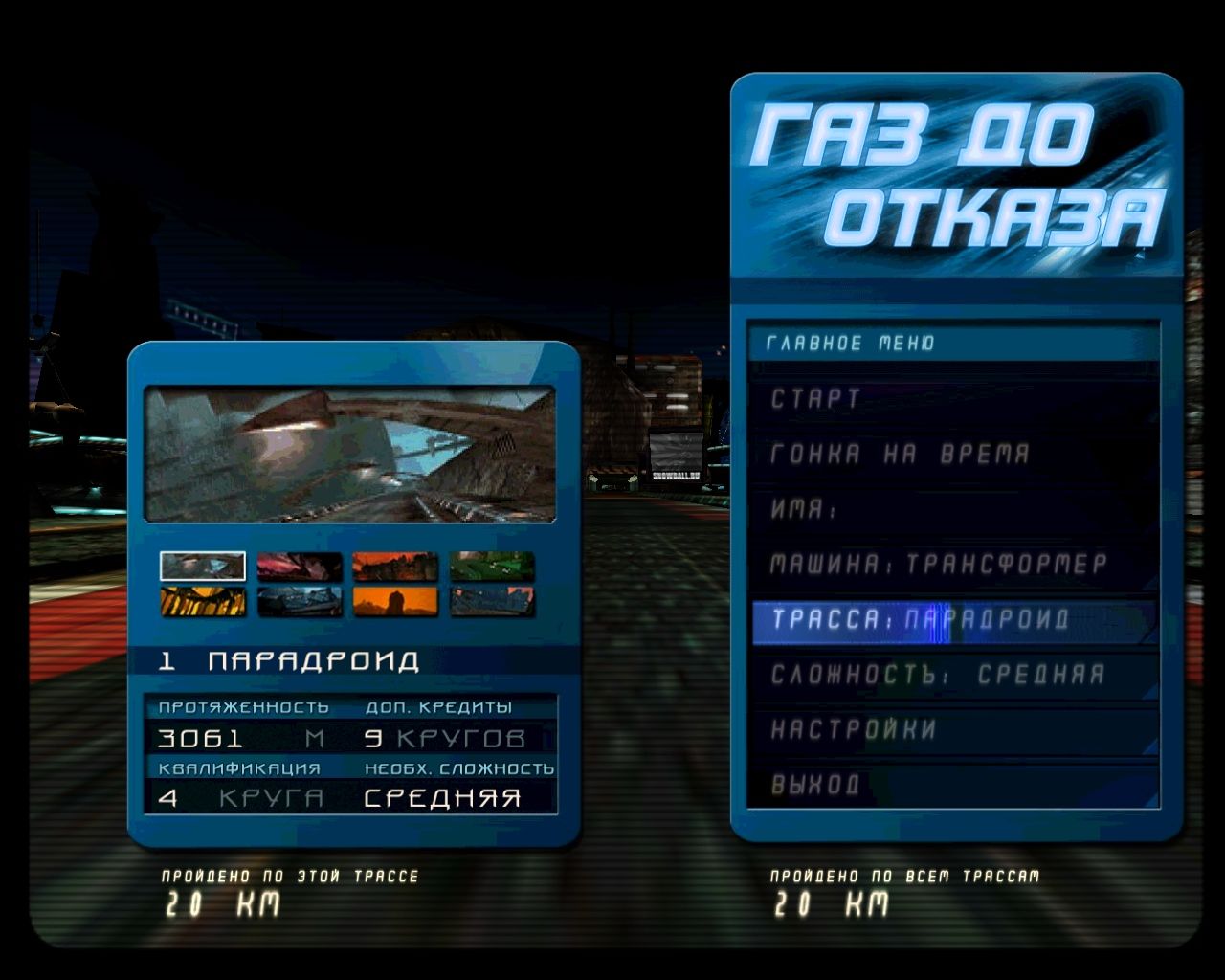
Task: Select the orange-red lava track thumbnail
Action: 396,566
